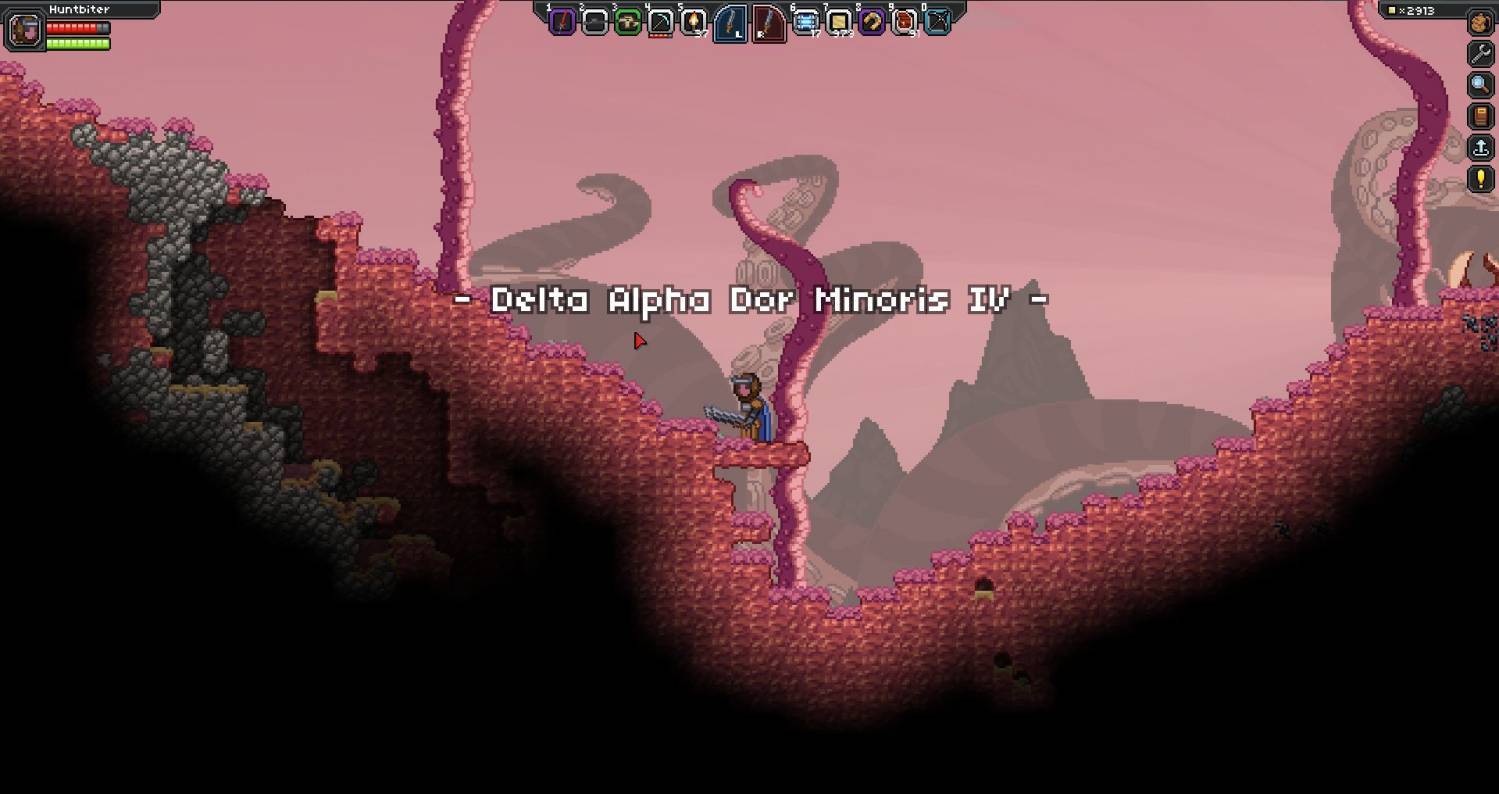Viewport: 1499px width, 794px height.
Task: Click the beam up to ship button
Action: (x=1480, y=148)
